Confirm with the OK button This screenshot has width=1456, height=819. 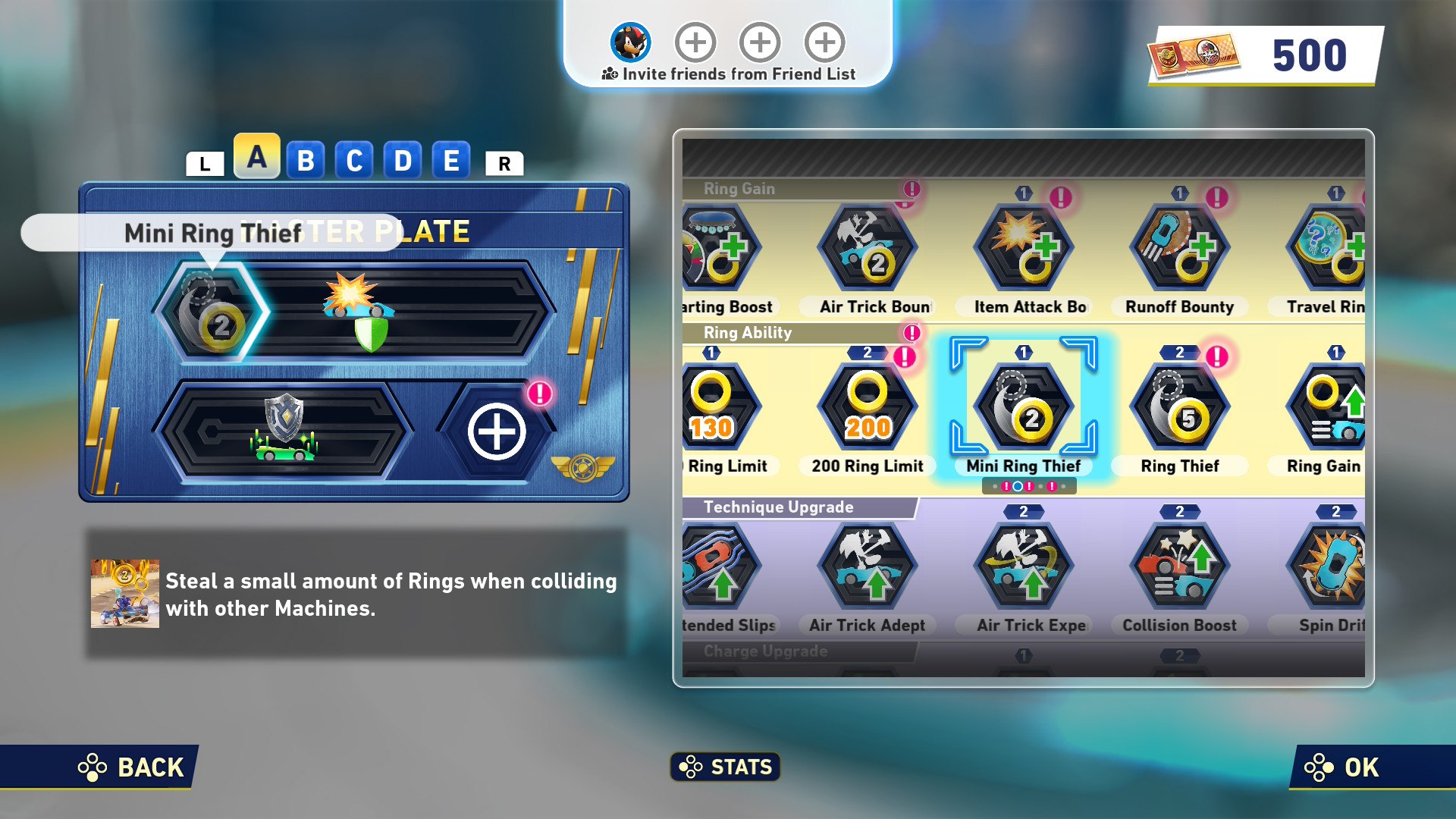[1342, 767]
